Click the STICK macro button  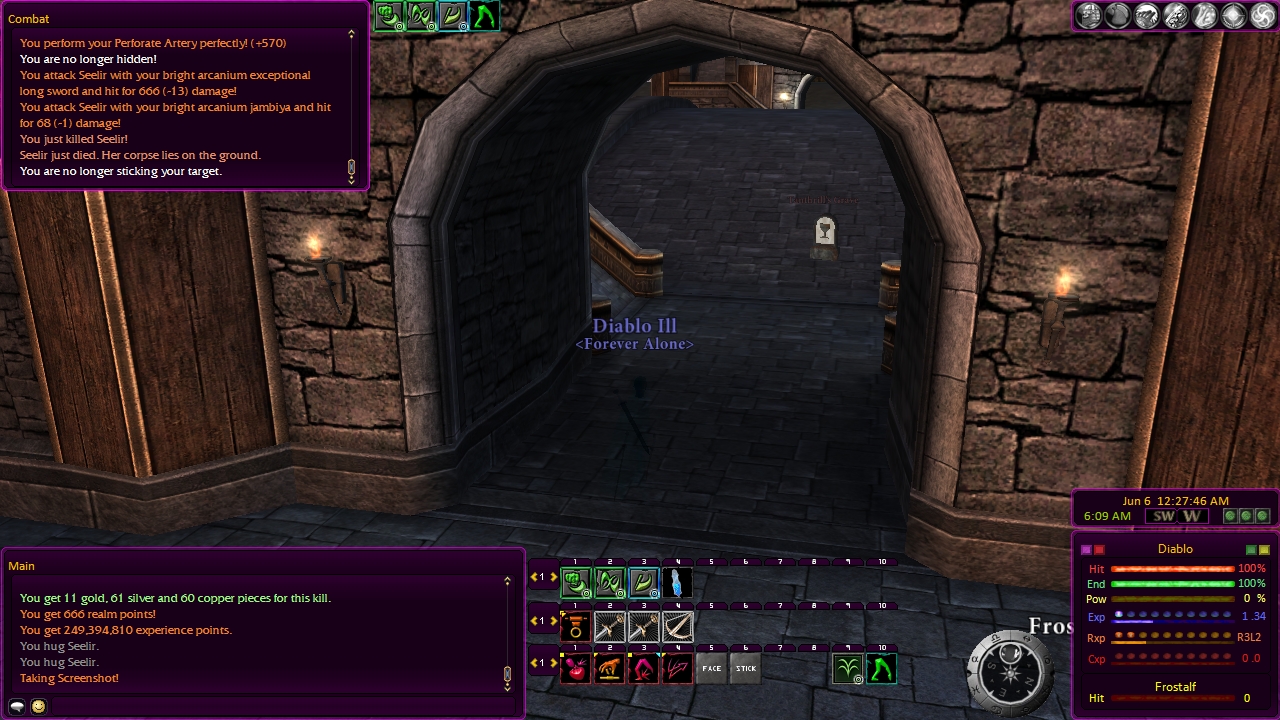pos(745,668)
